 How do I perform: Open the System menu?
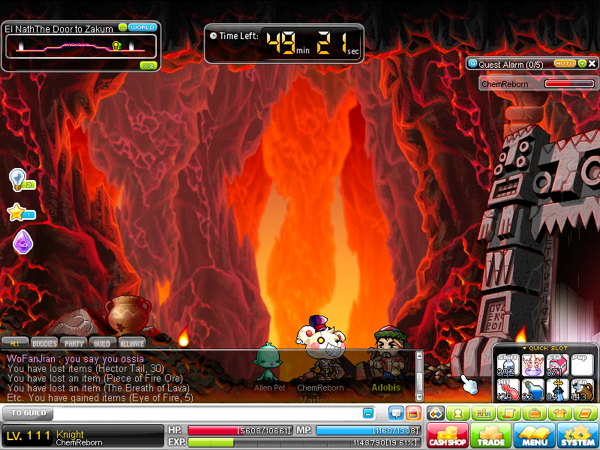(x=577, y=435)
